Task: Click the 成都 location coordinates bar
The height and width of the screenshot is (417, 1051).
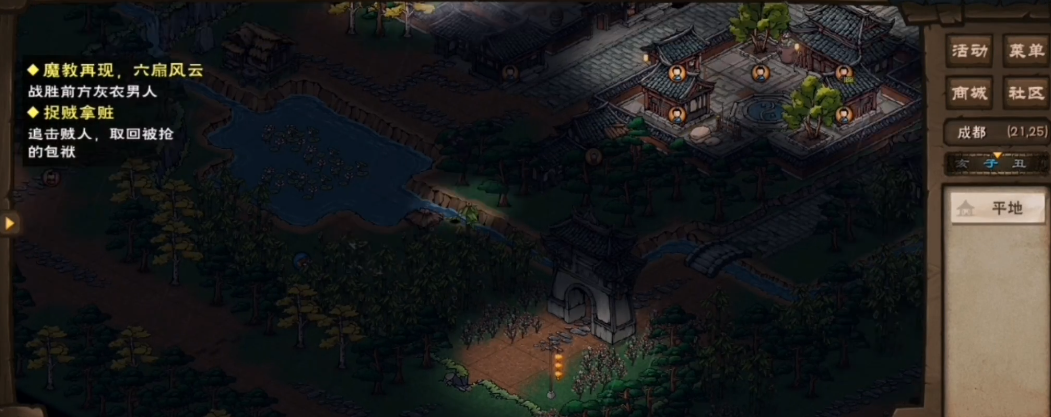Action: [x=996, y=132]
